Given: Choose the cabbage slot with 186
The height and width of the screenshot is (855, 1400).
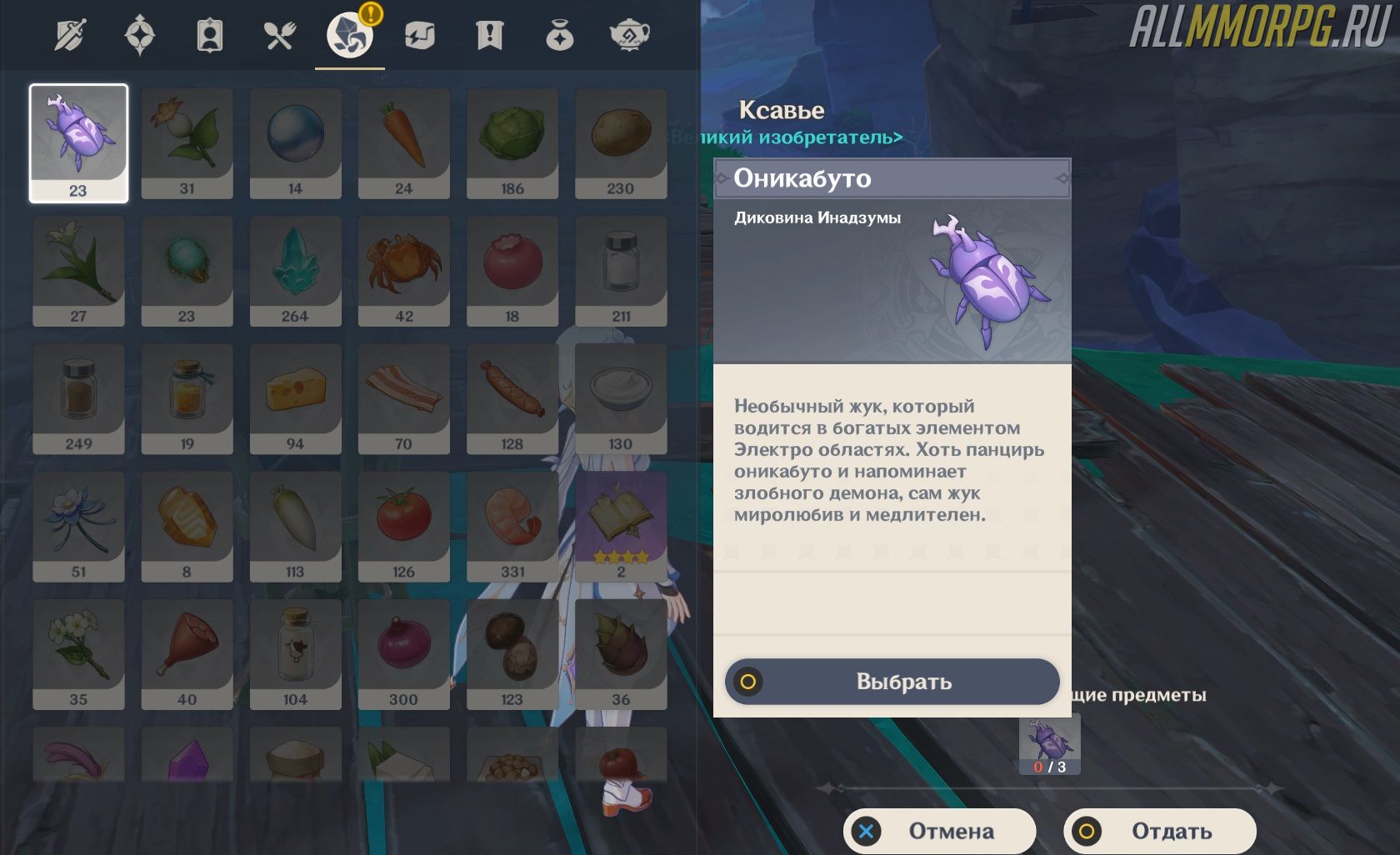Looking at the screenshot, I should coord(512,142).
